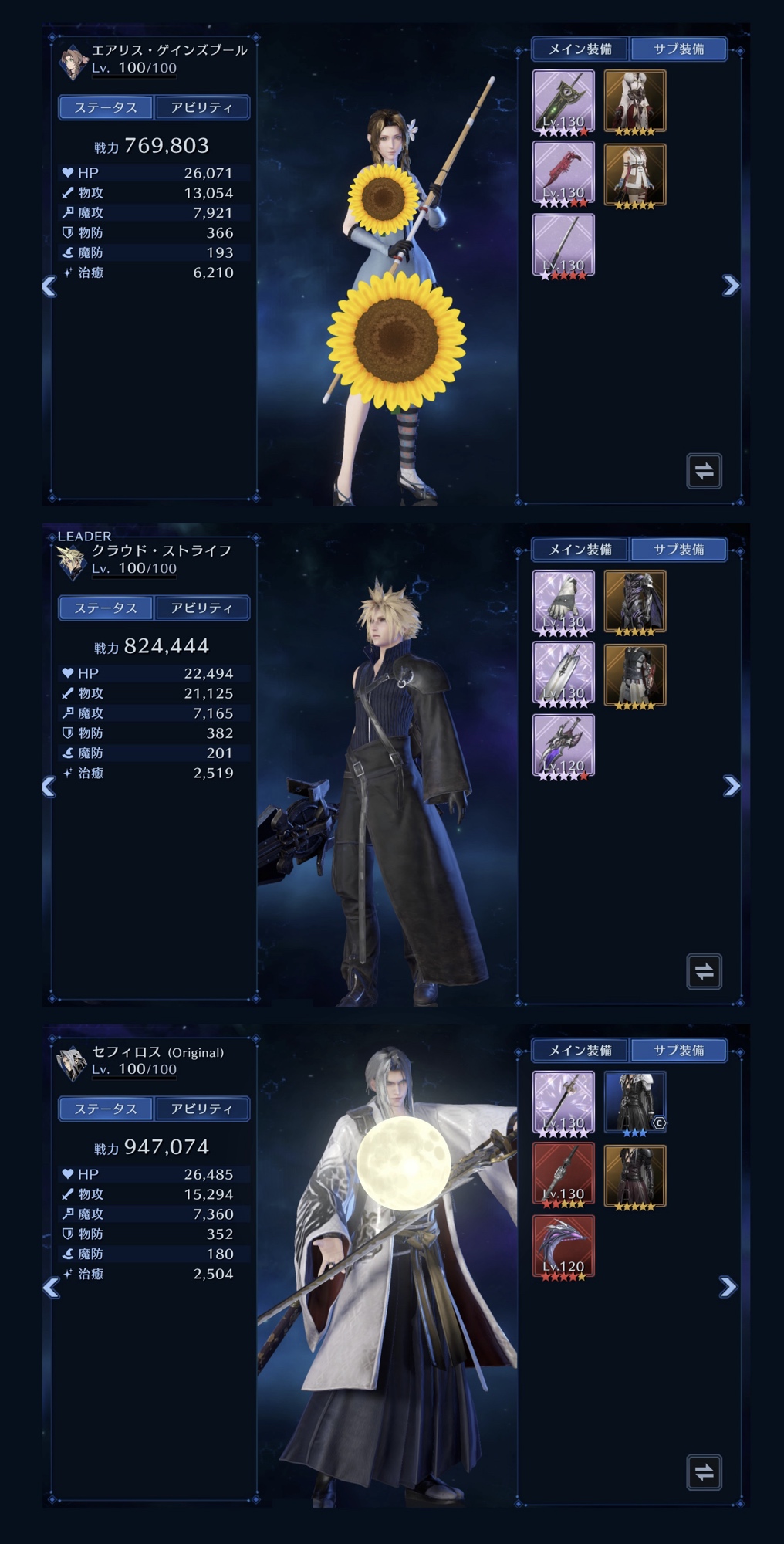Go to next character from Sephiroth's panel

click(x=728, y=1287)
